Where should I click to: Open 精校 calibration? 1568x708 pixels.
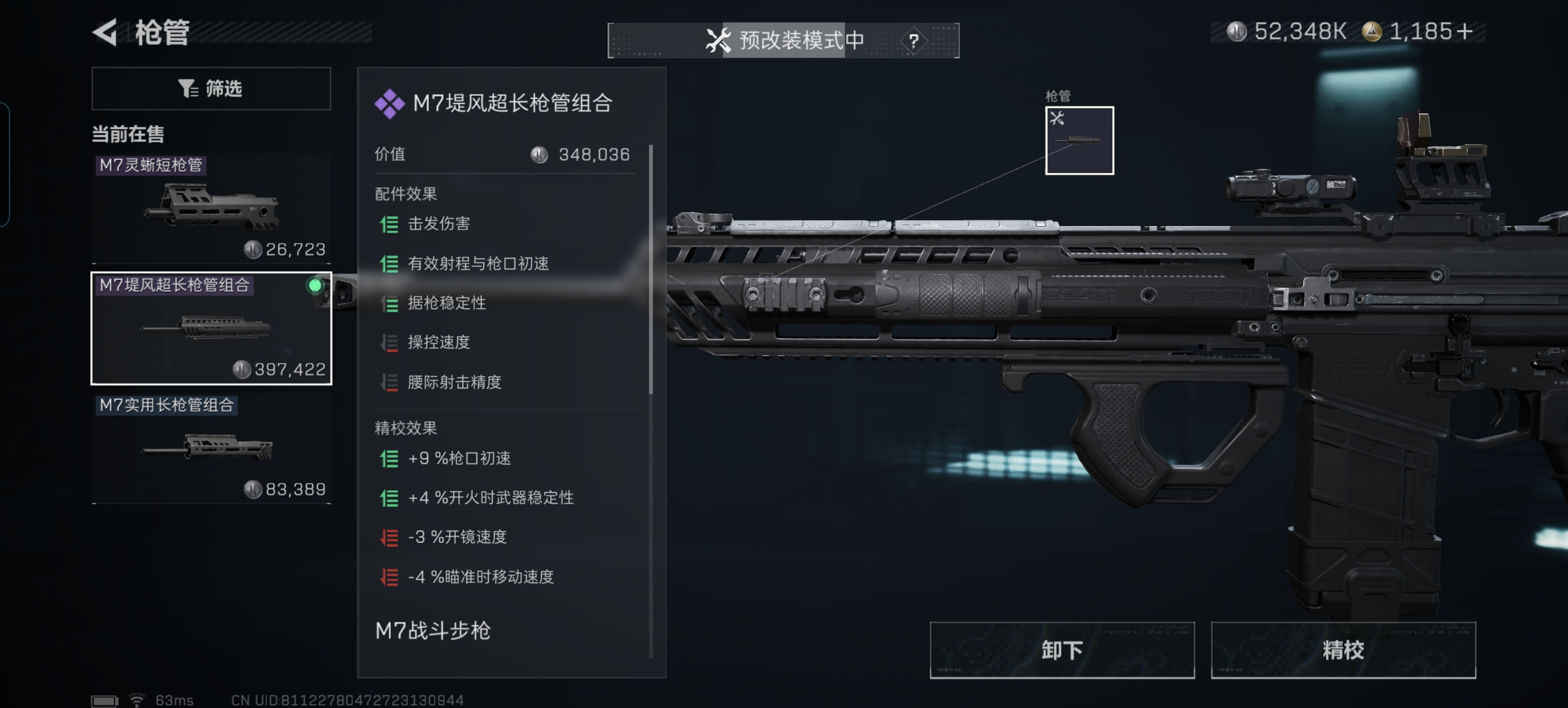(x=1342, y=650)
